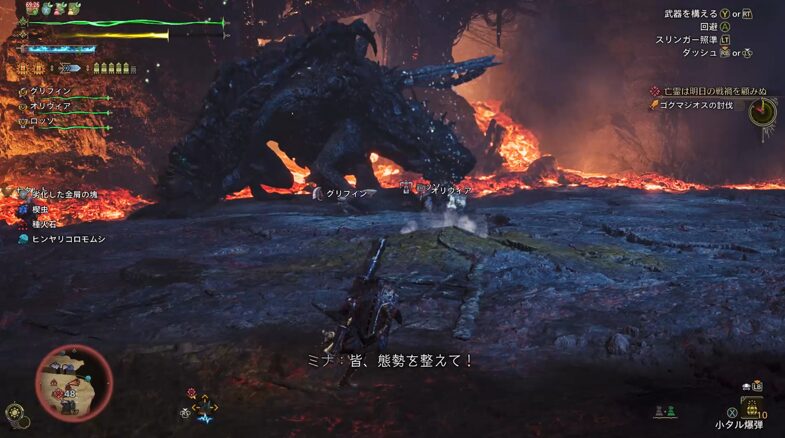The width and height of the screenshot is (785, 438).
Task: Select party member オリヴィア in the list
Action: [50, 103]
